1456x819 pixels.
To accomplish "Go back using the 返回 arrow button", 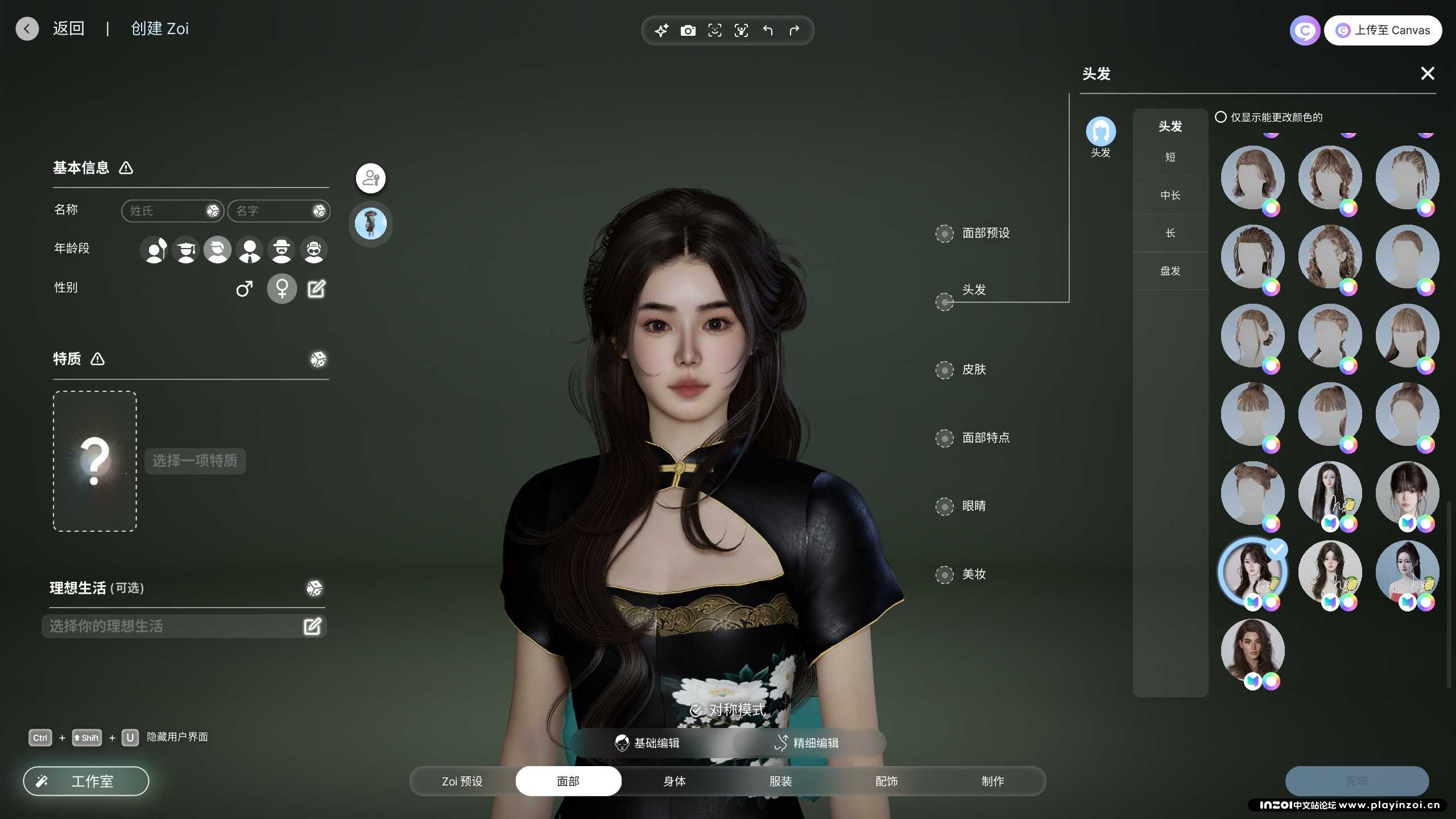I will pos(27,29).
